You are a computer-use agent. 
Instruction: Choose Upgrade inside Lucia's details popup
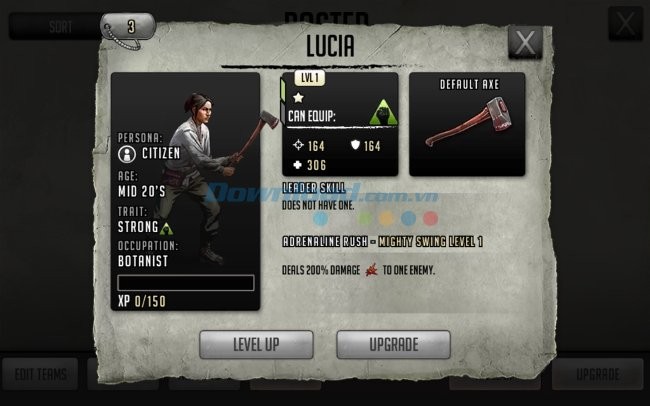click(393, 343)
